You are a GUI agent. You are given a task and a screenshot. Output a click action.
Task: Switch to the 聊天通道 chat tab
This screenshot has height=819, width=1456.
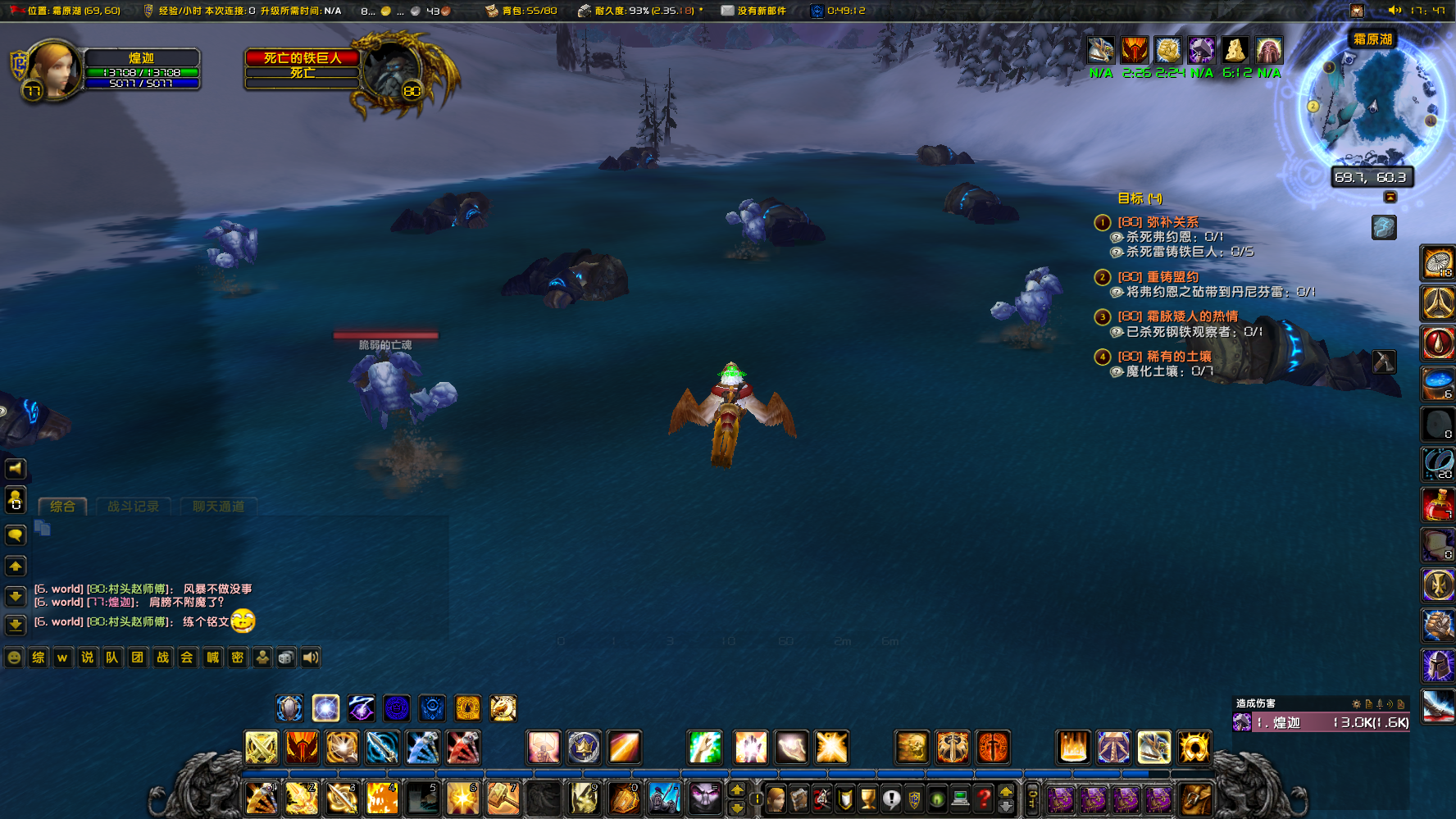coord(218,506)
